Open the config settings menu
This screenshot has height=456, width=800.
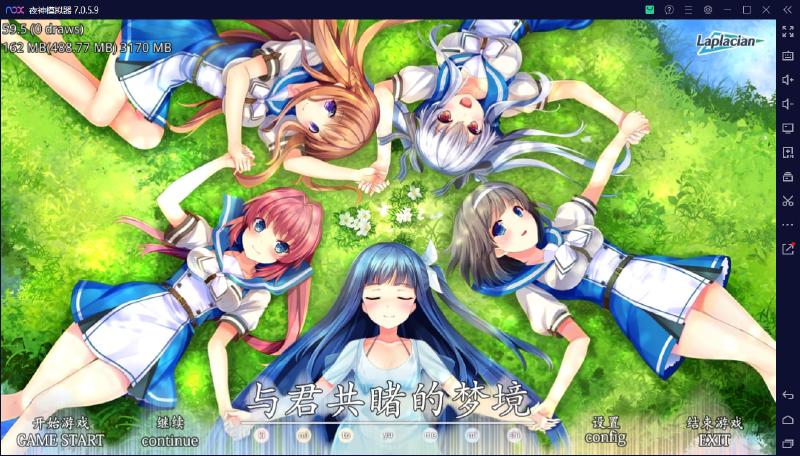click(605, 436)
